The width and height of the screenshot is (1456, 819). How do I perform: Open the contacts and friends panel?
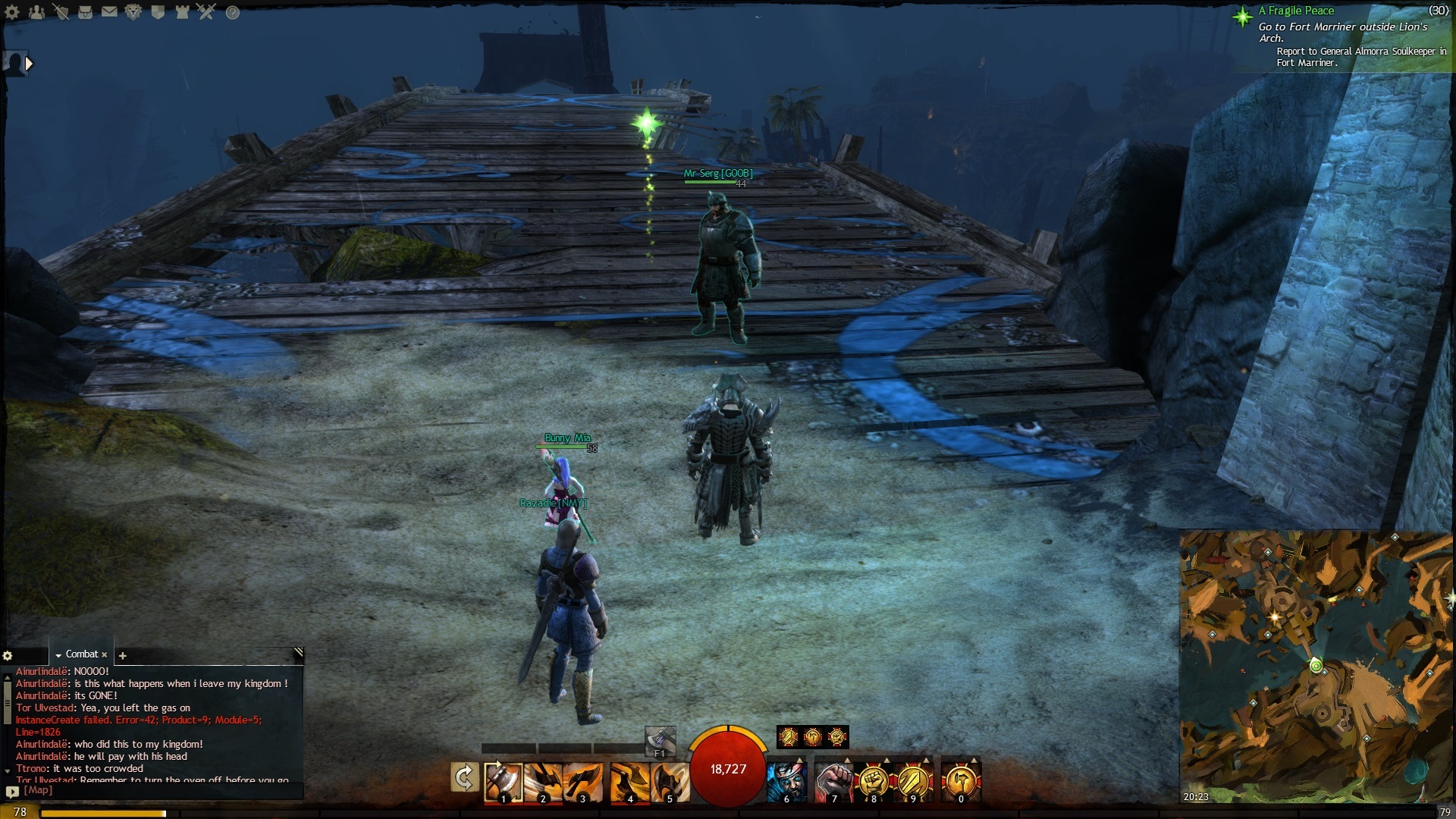pyautogui.click(x=36, y=12)
